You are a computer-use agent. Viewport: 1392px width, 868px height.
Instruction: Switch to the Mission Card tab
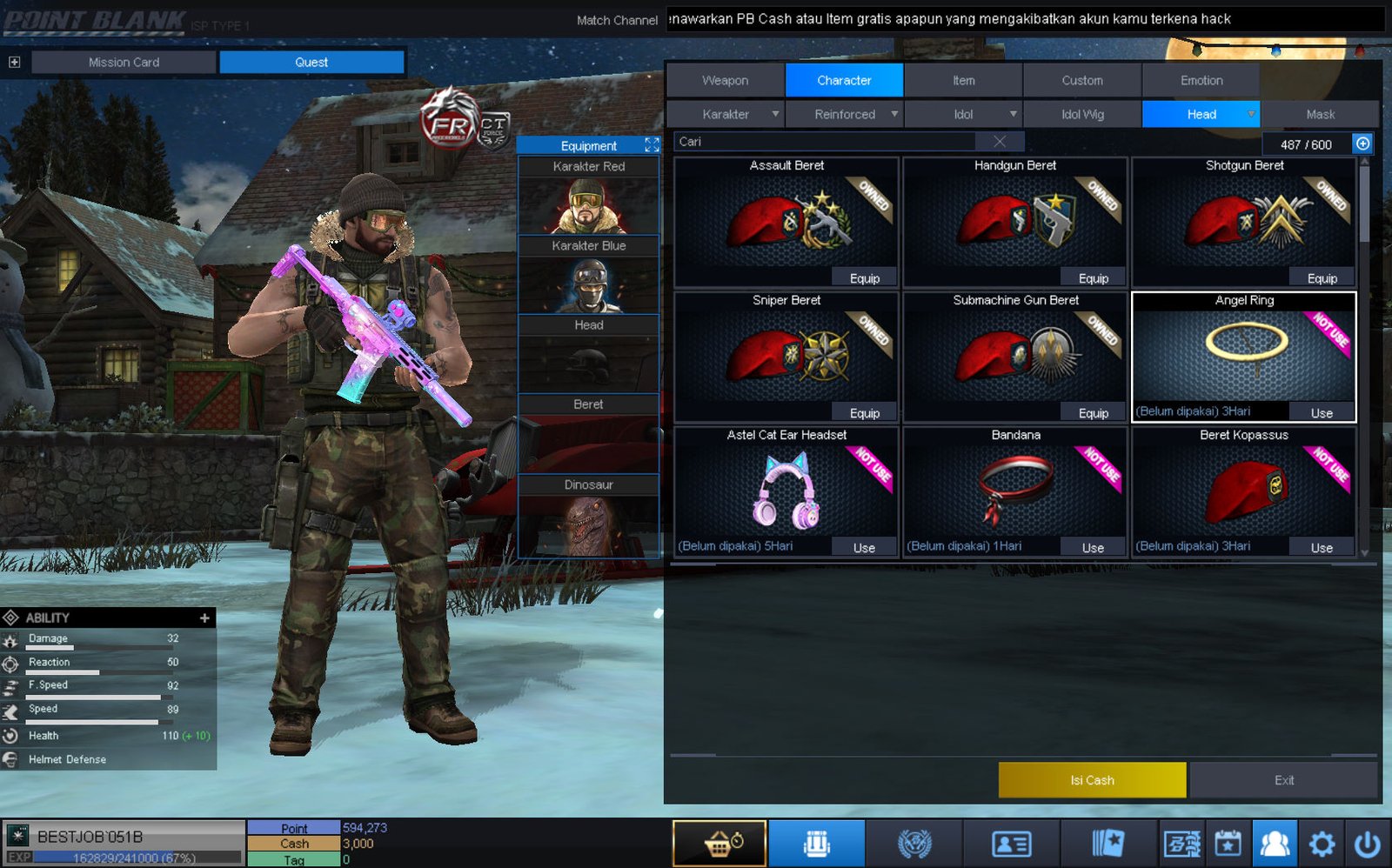point(124,63)
